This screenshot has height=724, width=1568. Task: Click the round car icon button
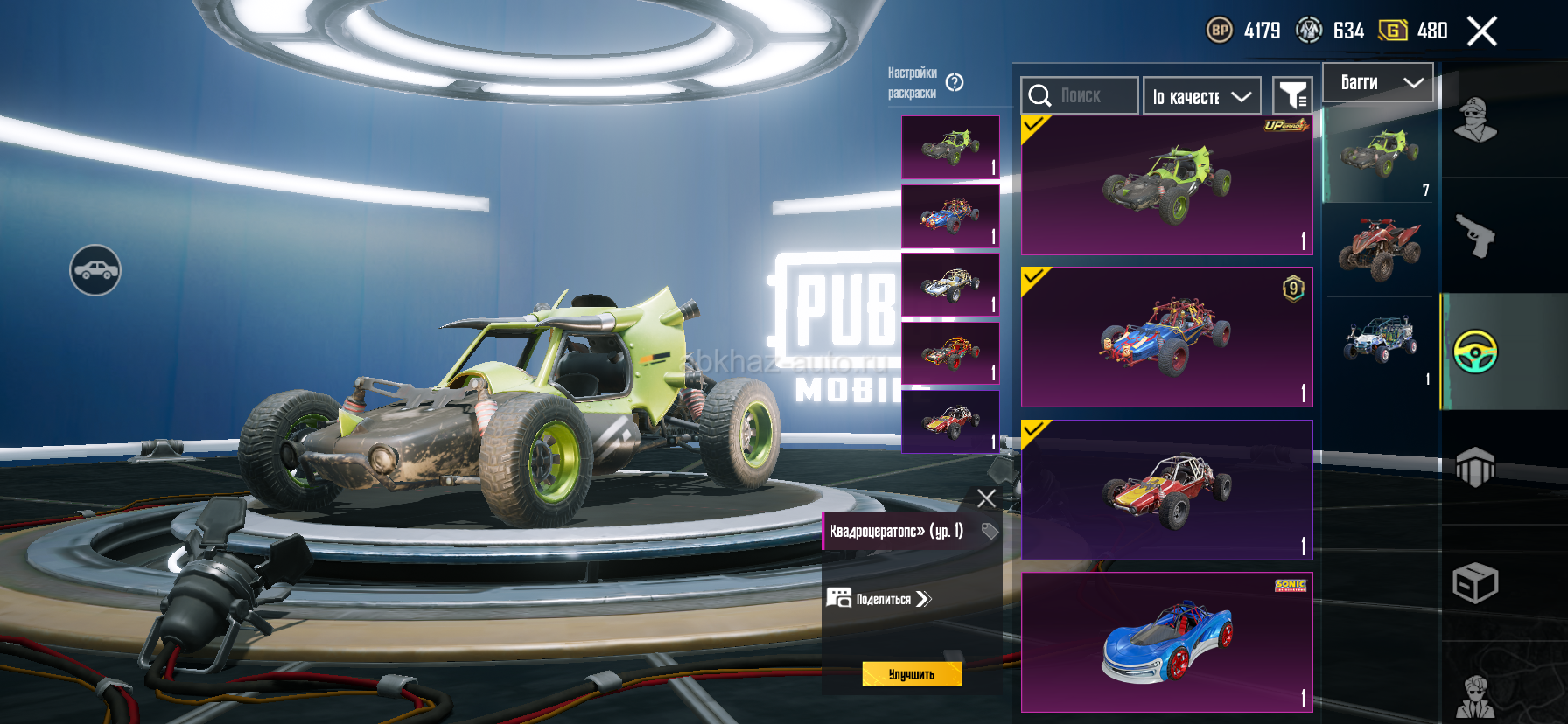coord(95,270)
